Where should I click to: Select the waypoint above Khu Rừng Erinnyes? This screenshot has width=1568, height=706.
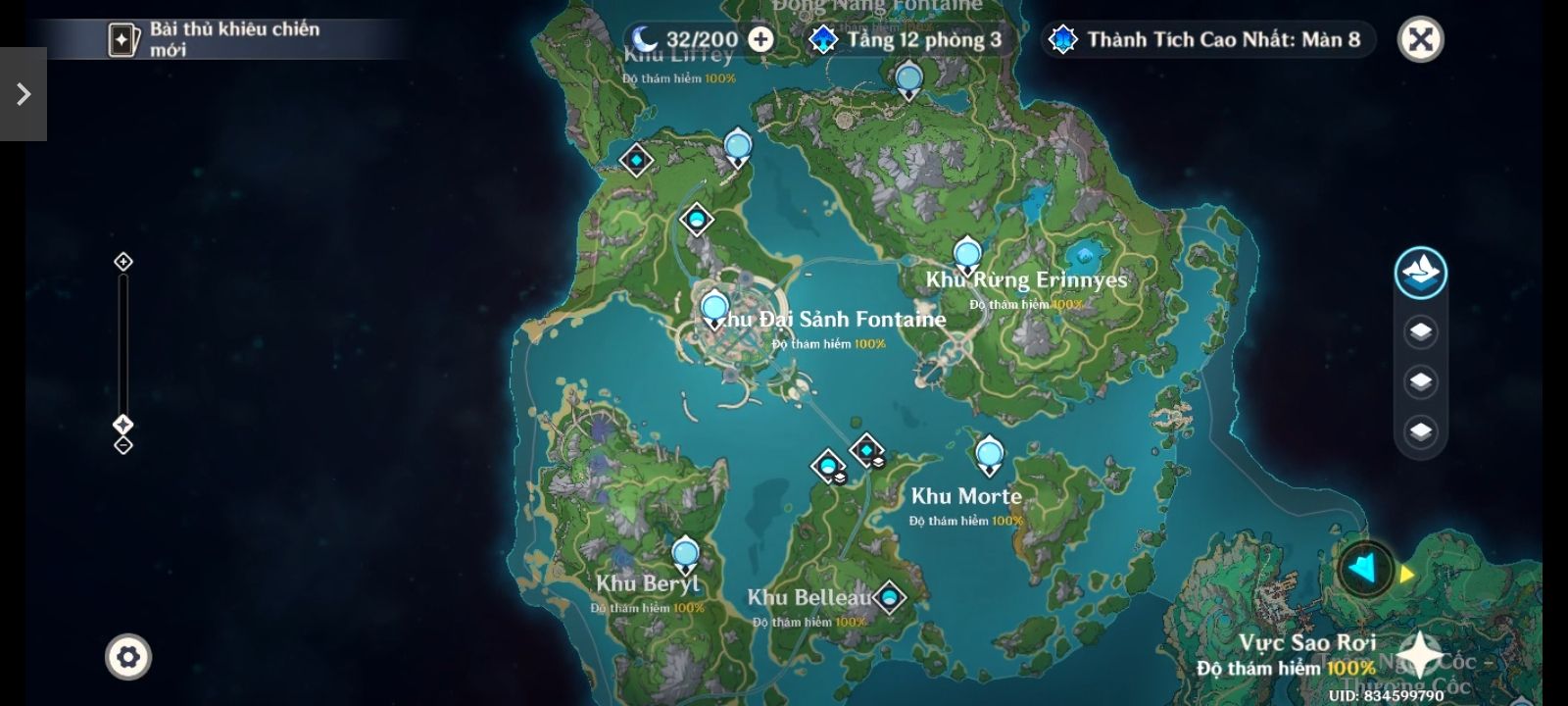(967, 254)
